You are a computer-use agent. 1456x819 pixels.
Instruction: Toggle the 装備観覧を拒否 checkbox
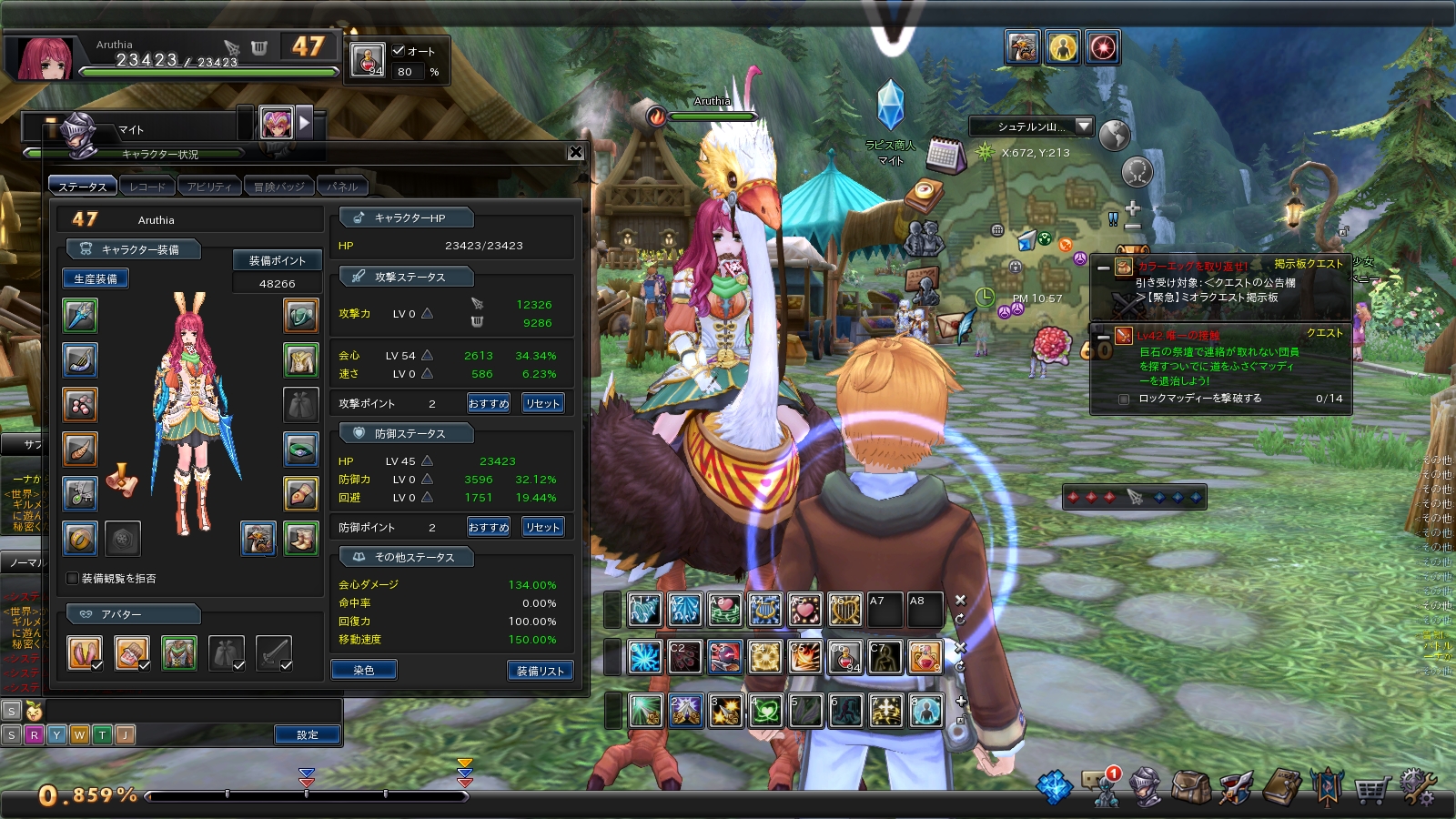click(x=73, y=578)
